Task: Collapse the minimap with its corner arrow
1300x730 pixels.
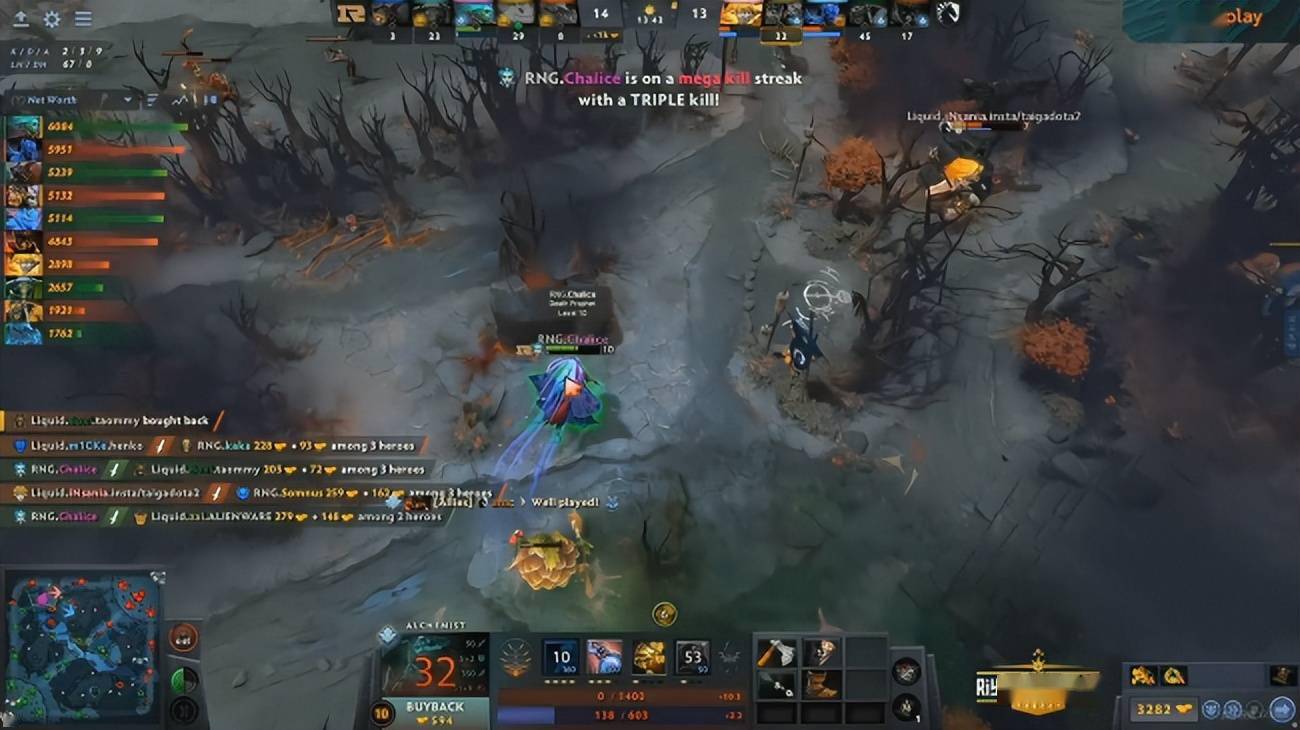Action: pyautogui.click(x=156, y=575)
